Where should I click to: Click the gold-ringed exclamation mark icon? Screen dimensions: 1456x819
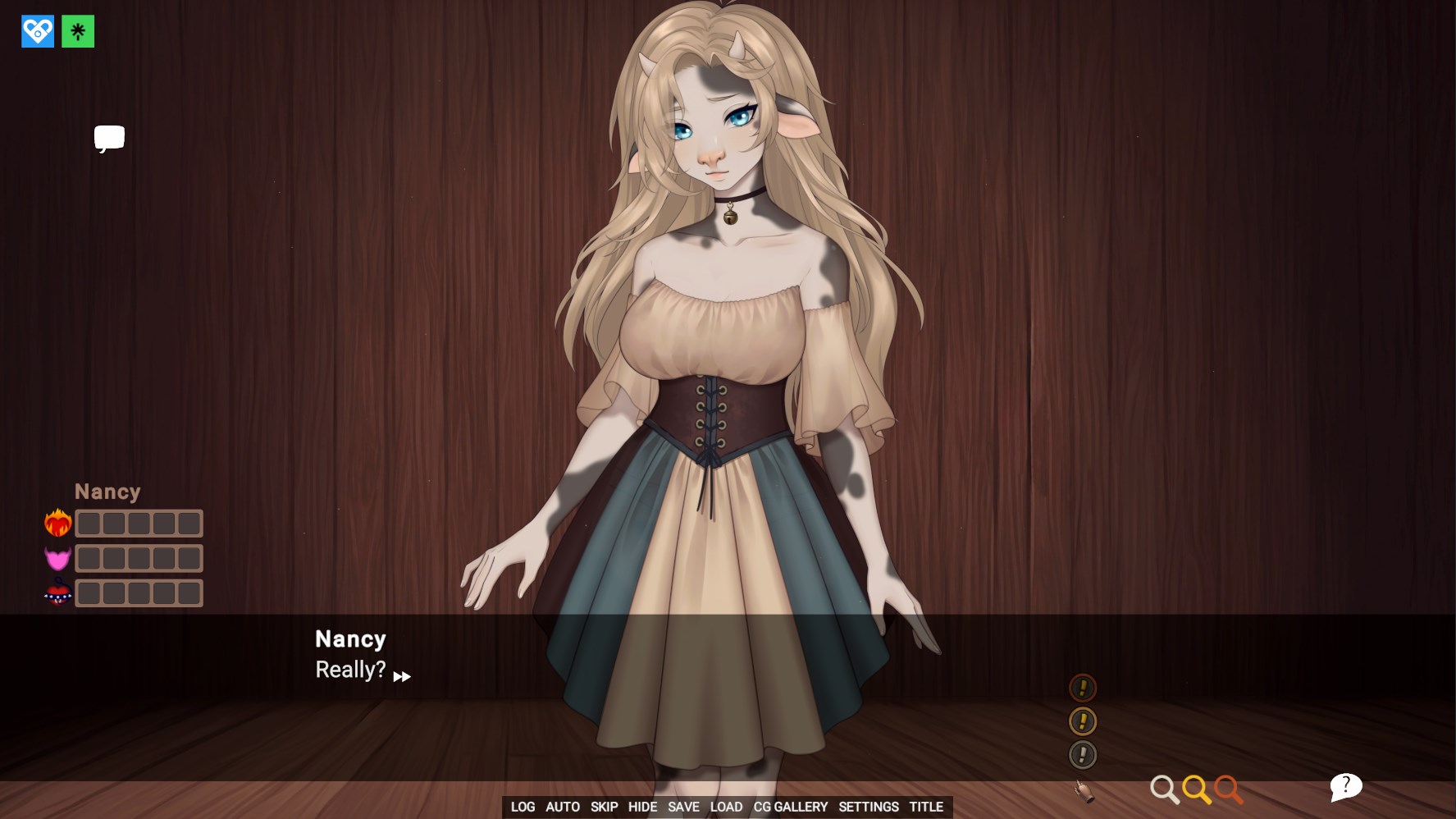(x=1083, y=721)
